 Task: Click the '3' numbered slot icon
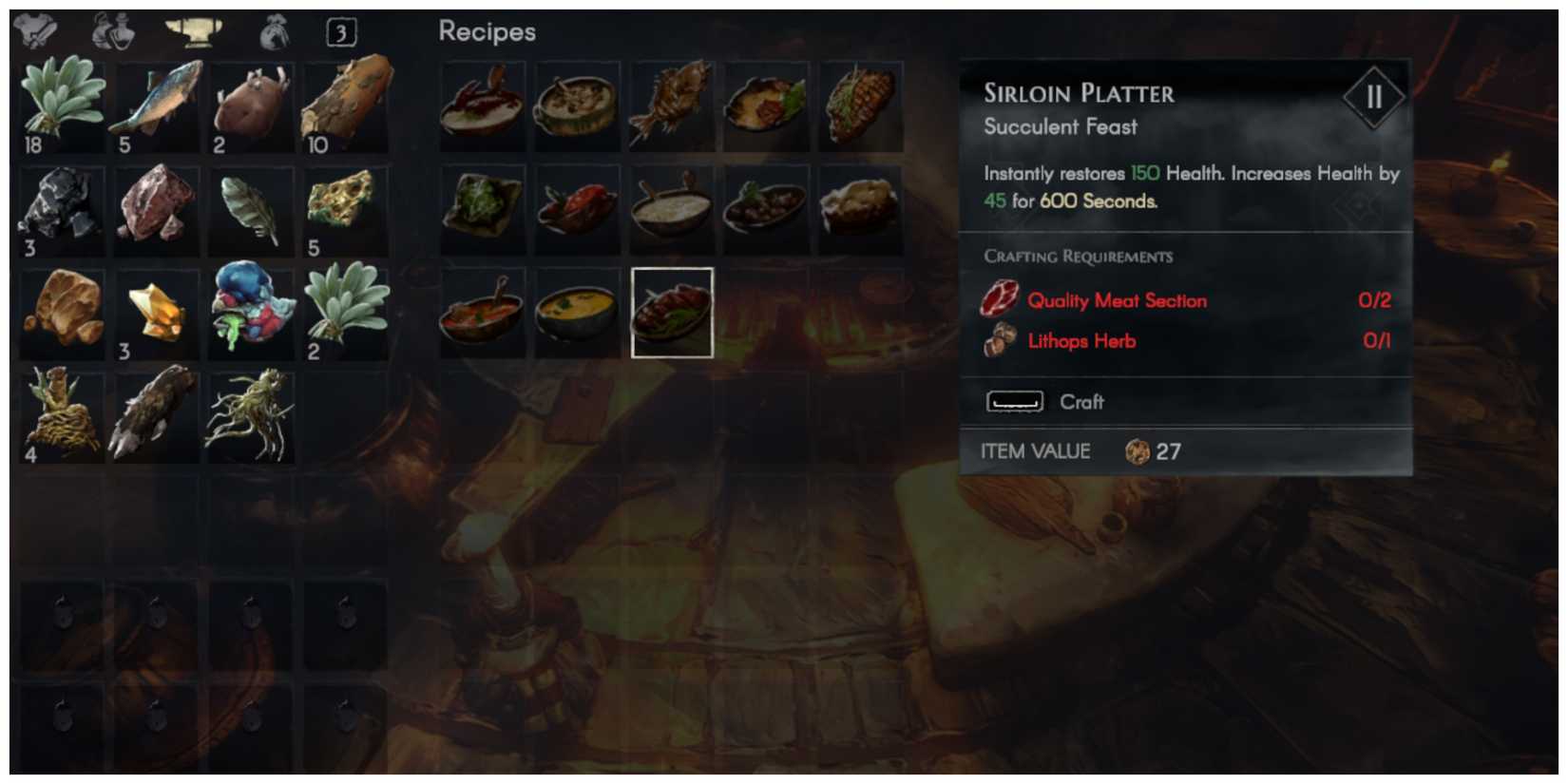pos(340,30)
